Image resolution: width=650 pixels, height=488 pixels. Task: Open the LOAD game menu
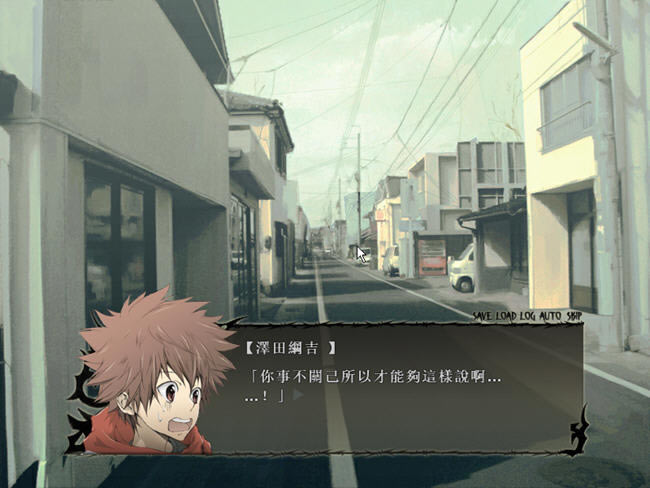tap(506, 316)
